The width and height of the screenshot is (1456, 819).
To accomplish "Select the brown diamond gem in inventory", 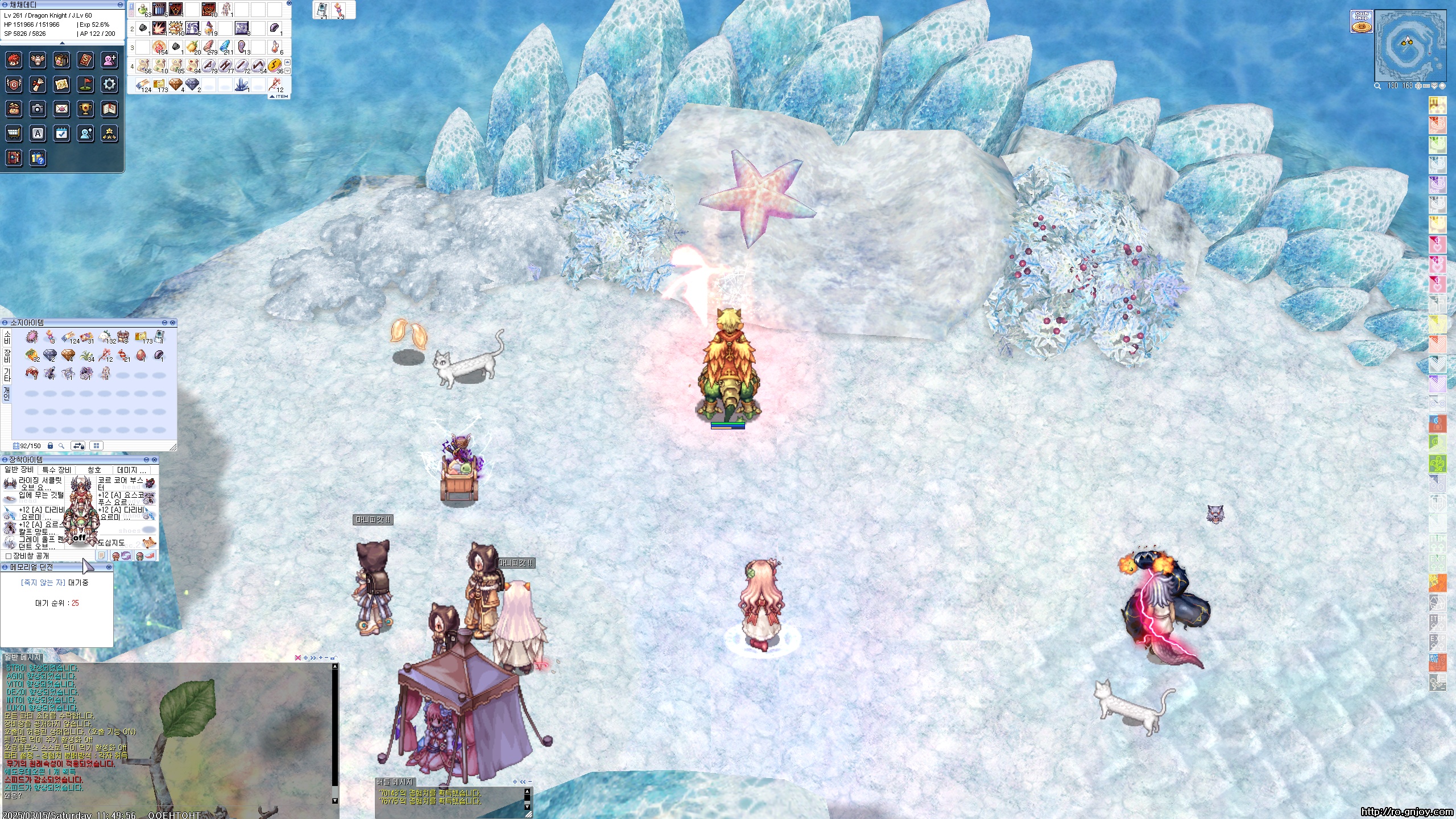I will point(68,355).
